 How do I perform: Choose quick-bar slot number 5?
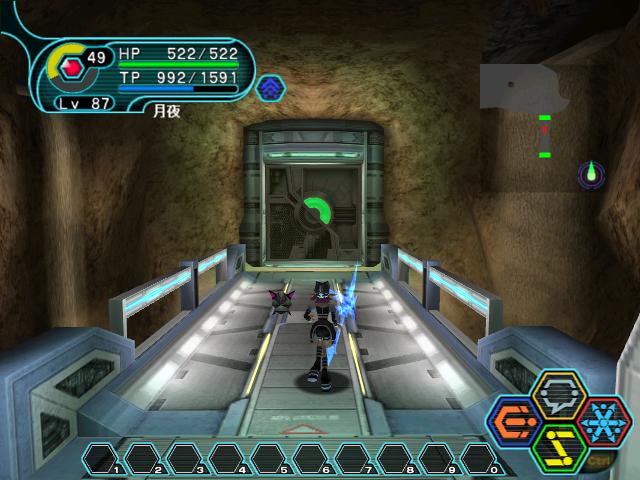point(270,459)
